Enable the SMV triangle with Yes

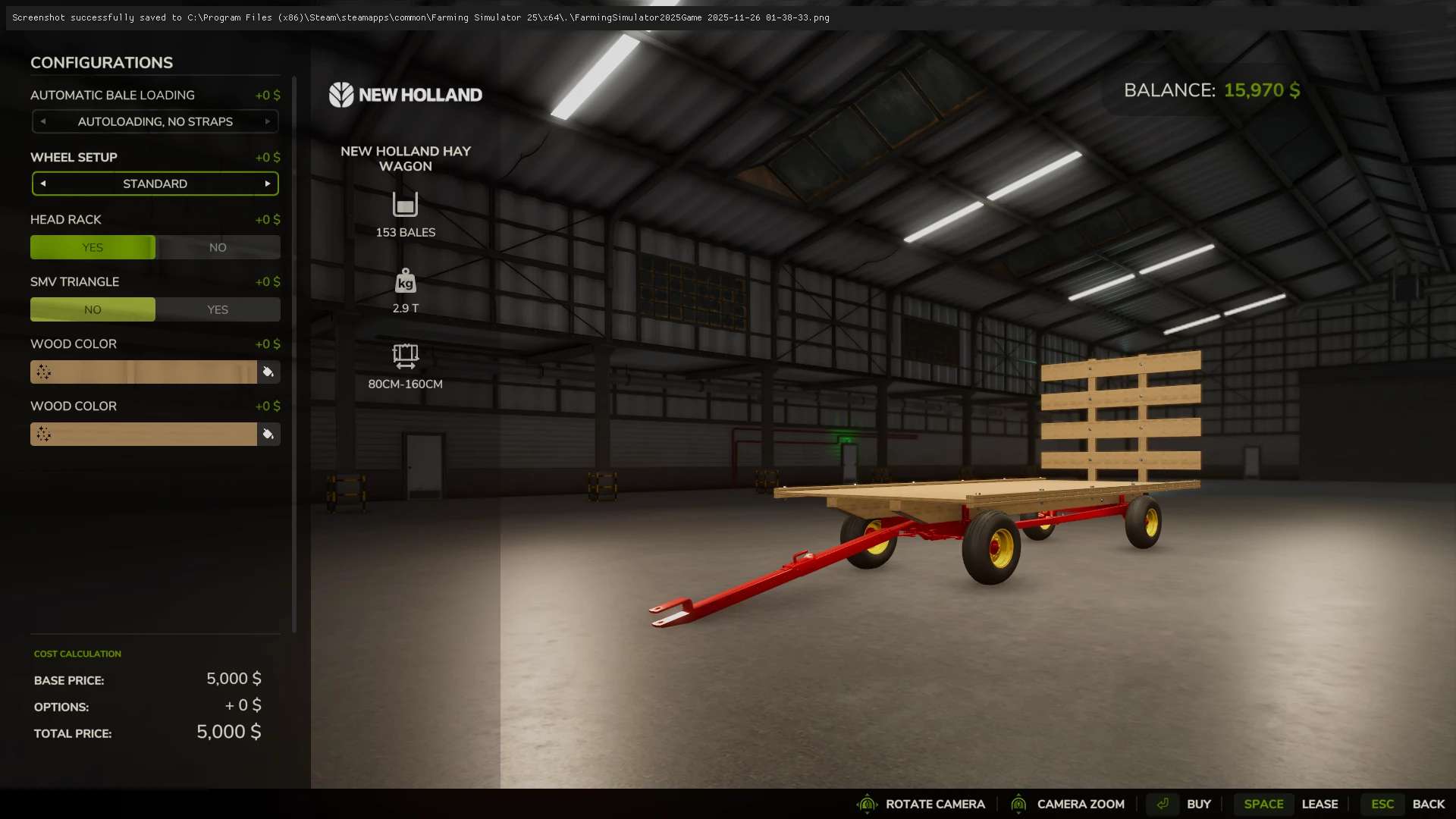click(218, 309)
